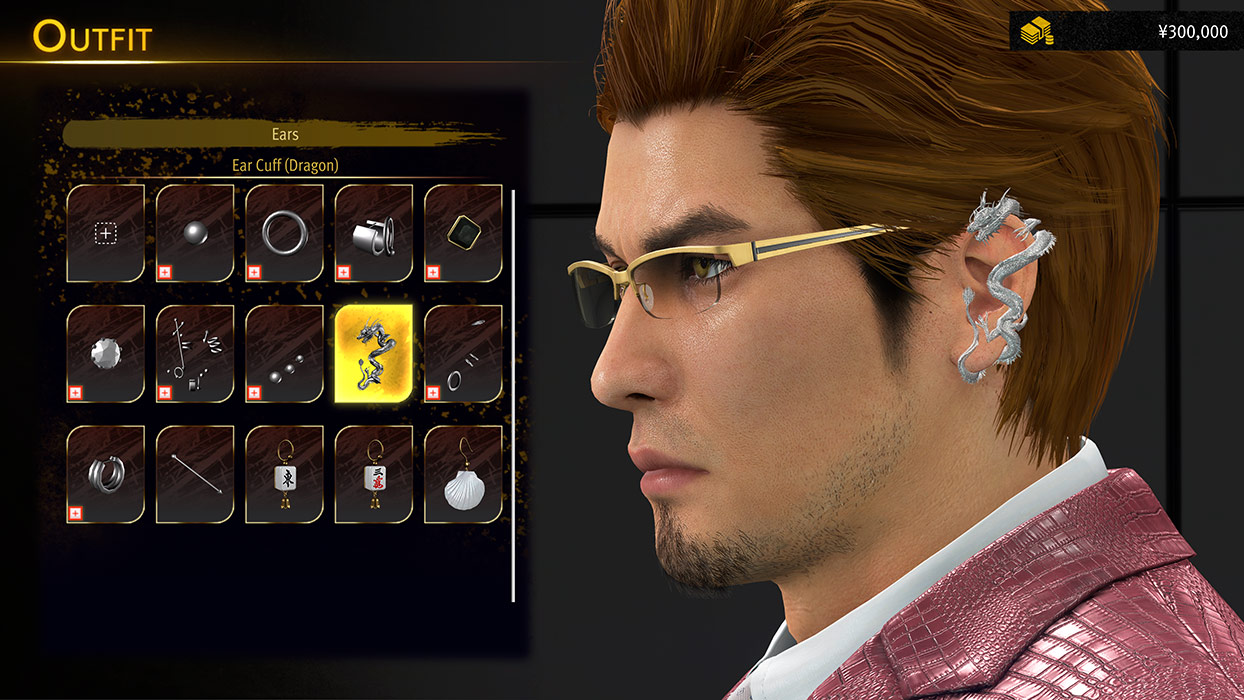
Task: Equip the triple stacked silver hoops
Action: (106, 474)
